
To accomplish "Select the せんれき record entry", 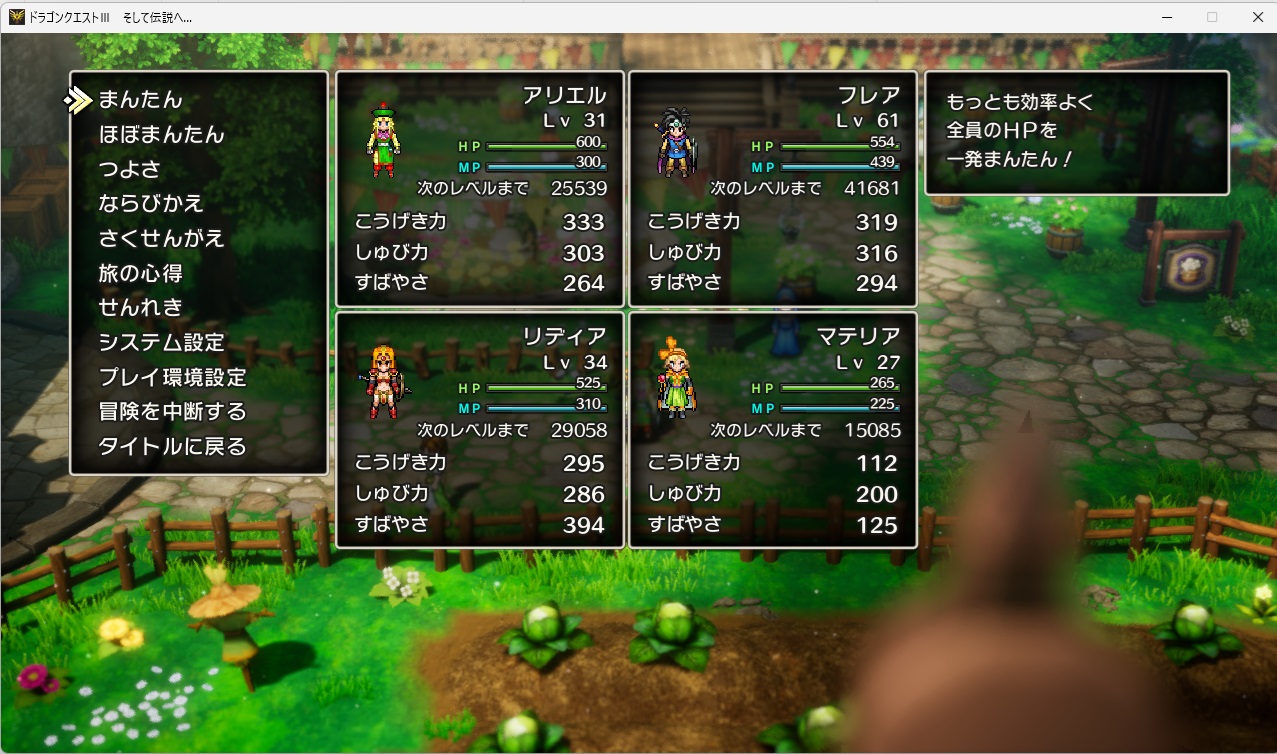I will tap(141, 307).
